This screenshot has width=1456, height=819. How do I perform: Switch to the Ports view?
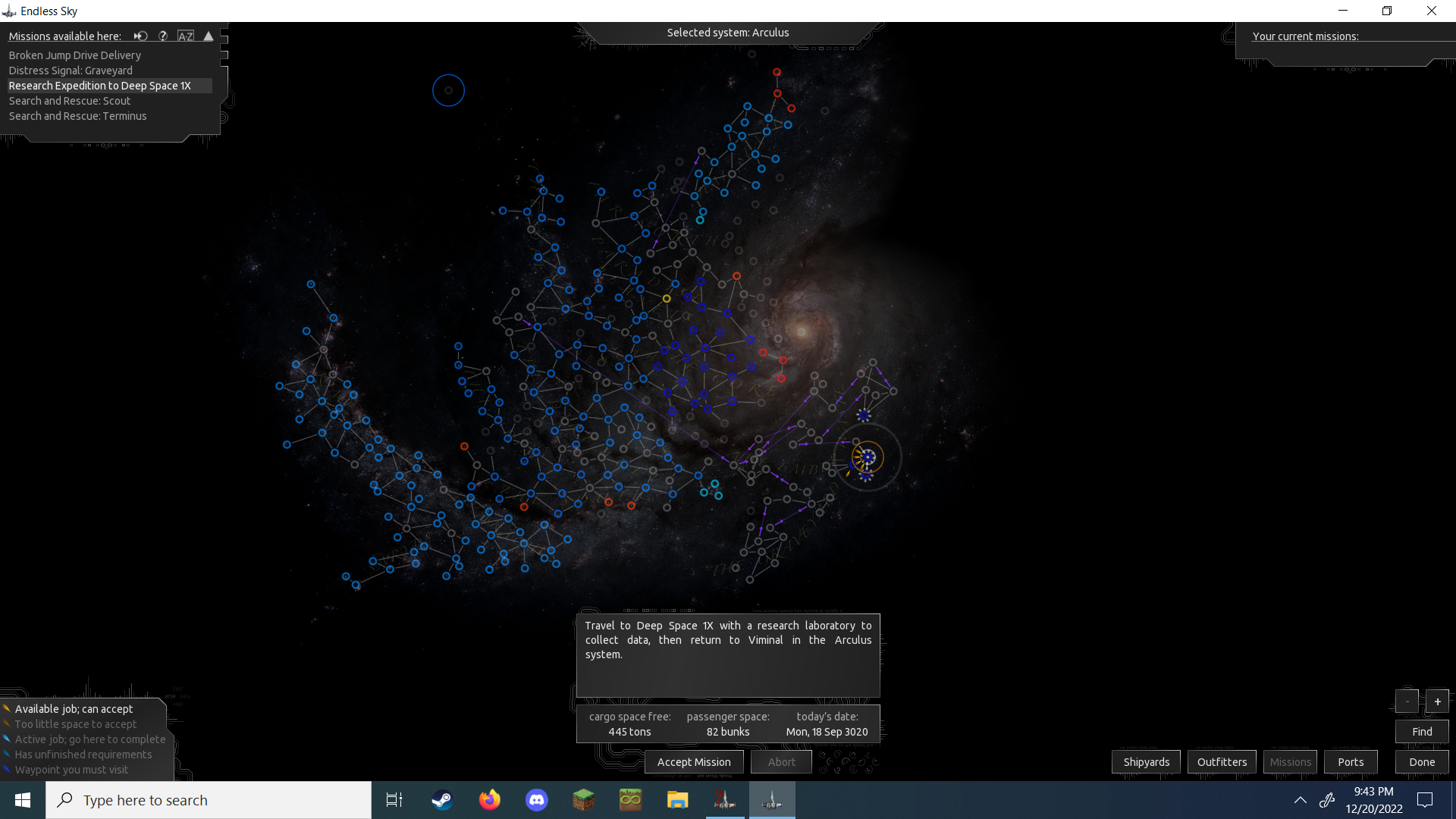[x=1350, y=761]
